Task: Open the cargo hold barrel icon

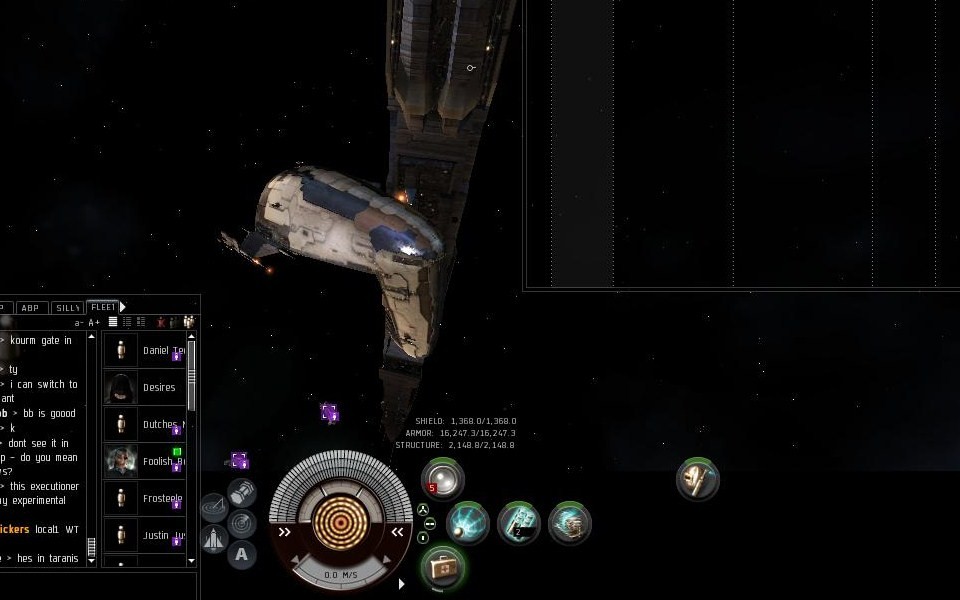Action: (x=241, y=491)
